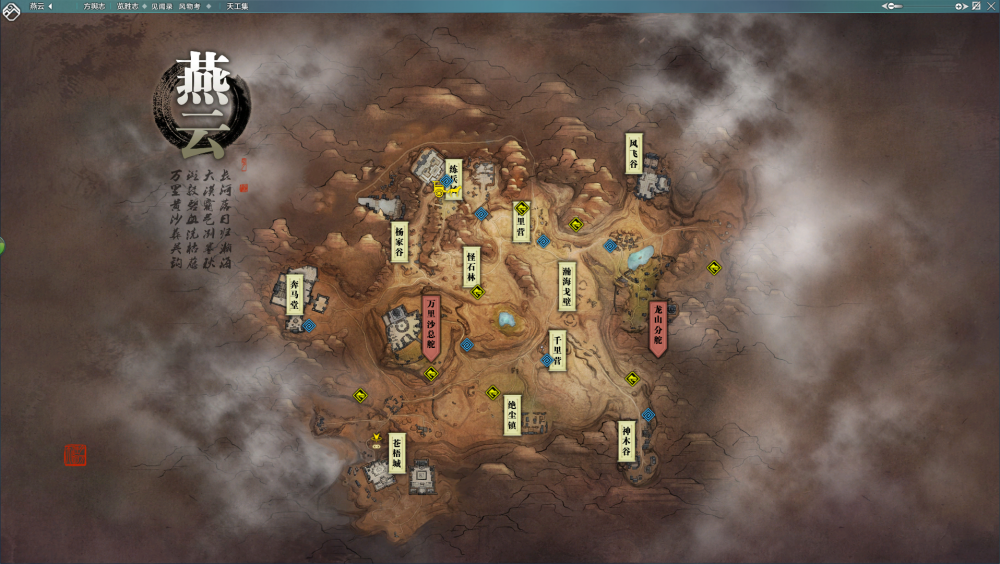The height and width of the screenshot is (564, 1000).
Task: Toggle the map window size button
Action: pyautogui.click(x=976, y=6)
